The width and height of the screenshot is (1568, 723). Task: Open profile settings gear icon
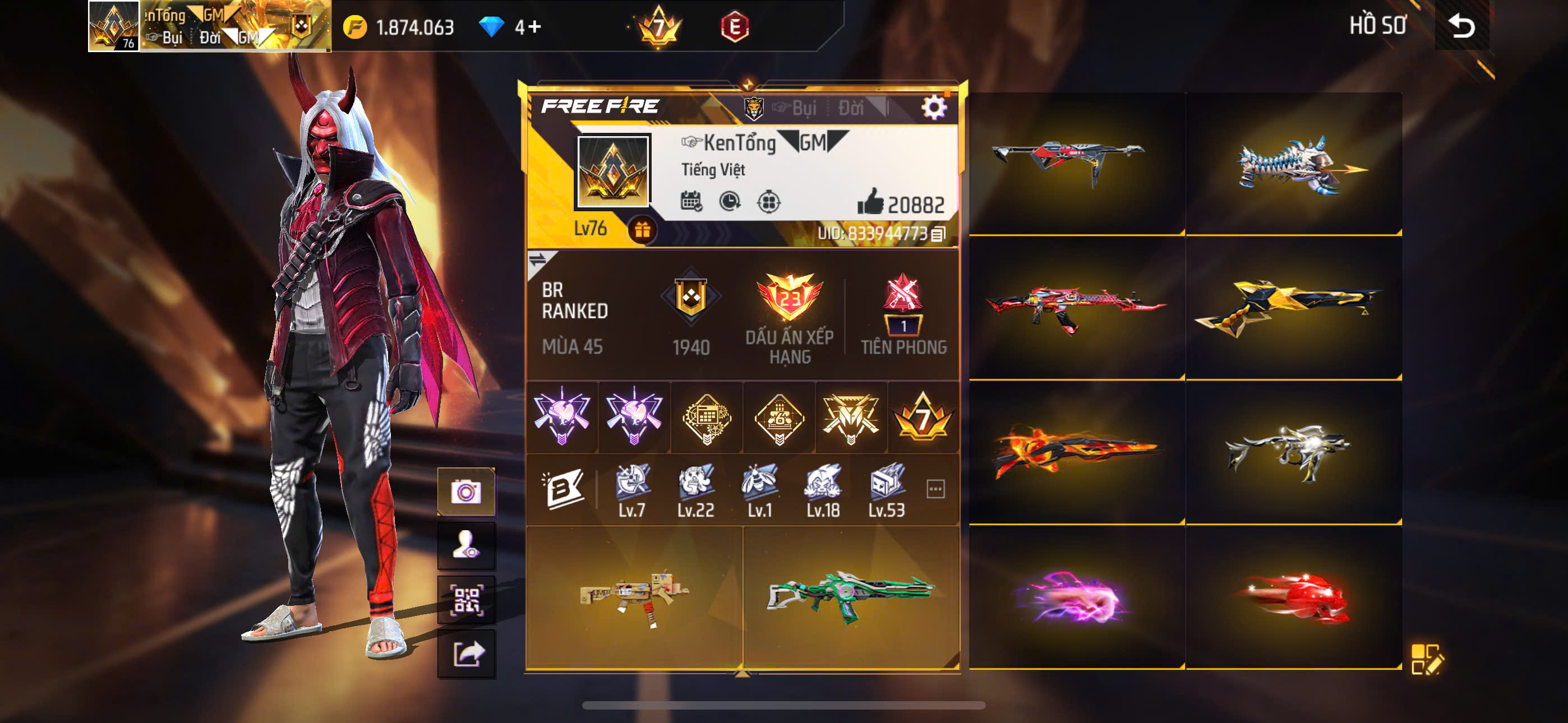(x=933, y=108)
